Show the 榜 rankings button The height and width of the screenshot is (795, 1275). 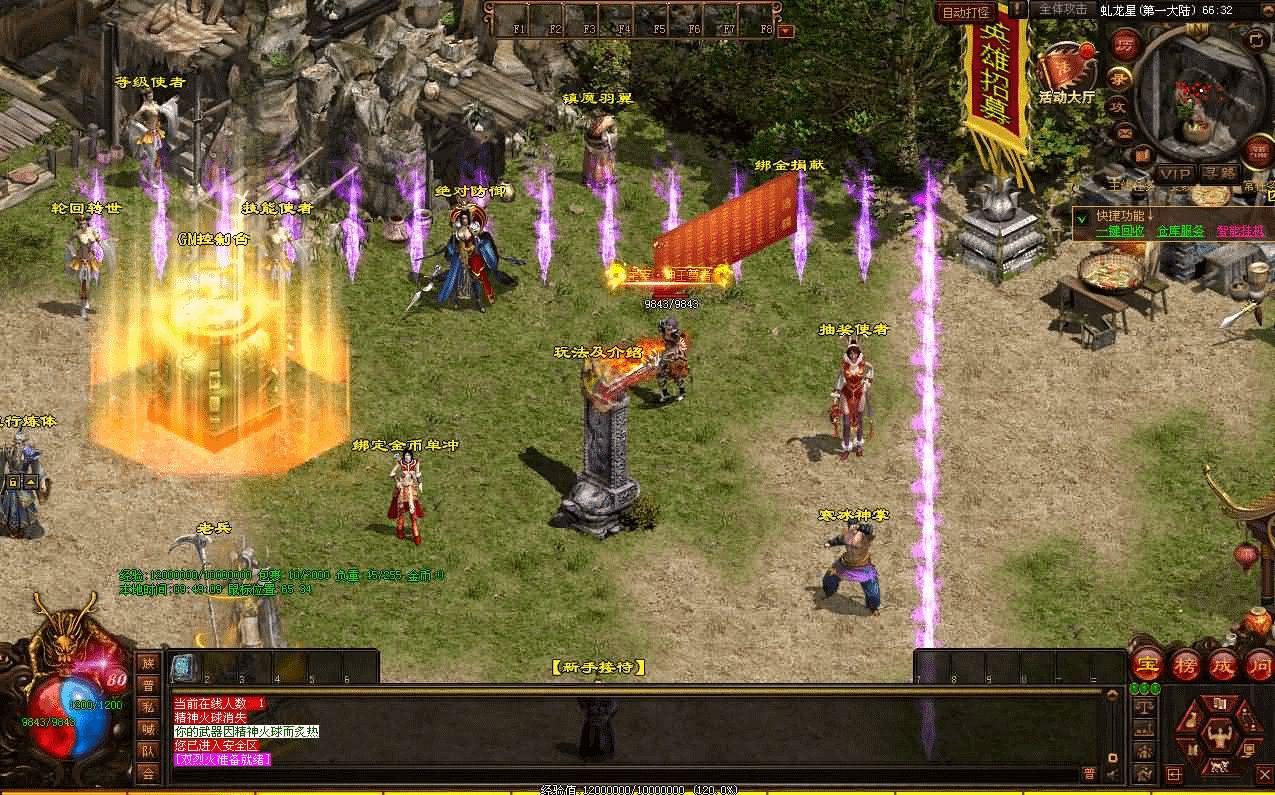pyautogui.click(x=1184, y=664)
